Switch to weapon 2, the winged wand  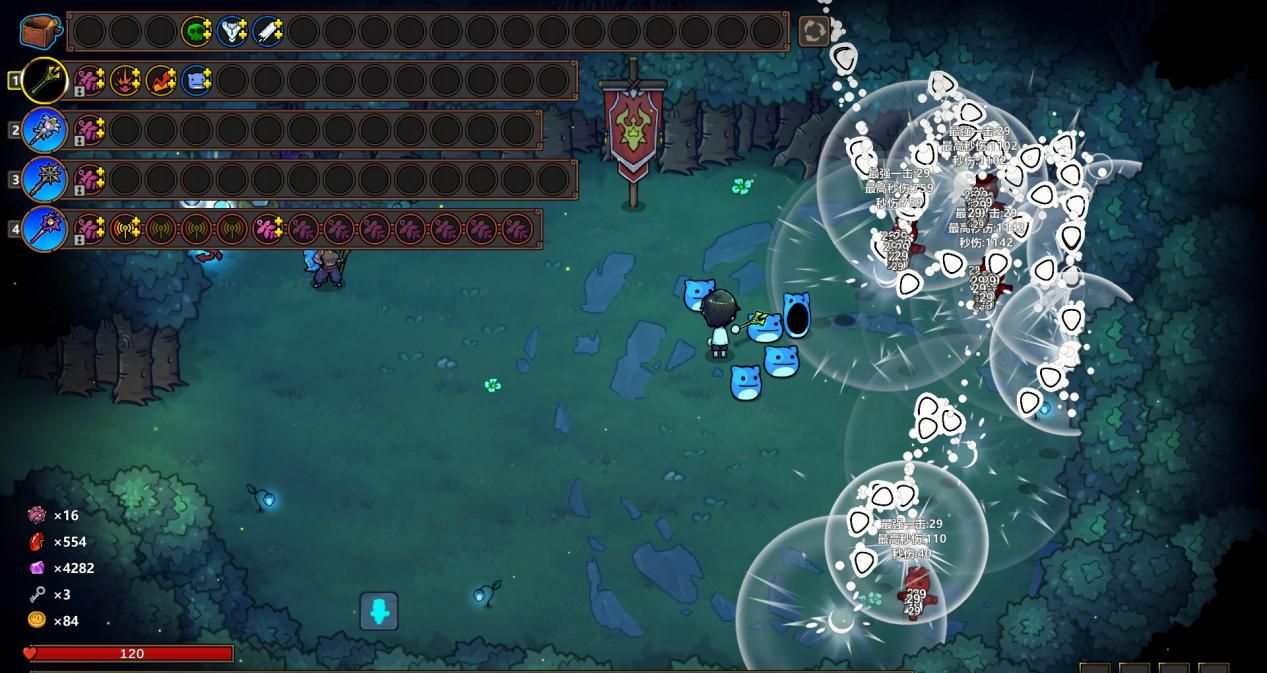[x=45, y=130]
